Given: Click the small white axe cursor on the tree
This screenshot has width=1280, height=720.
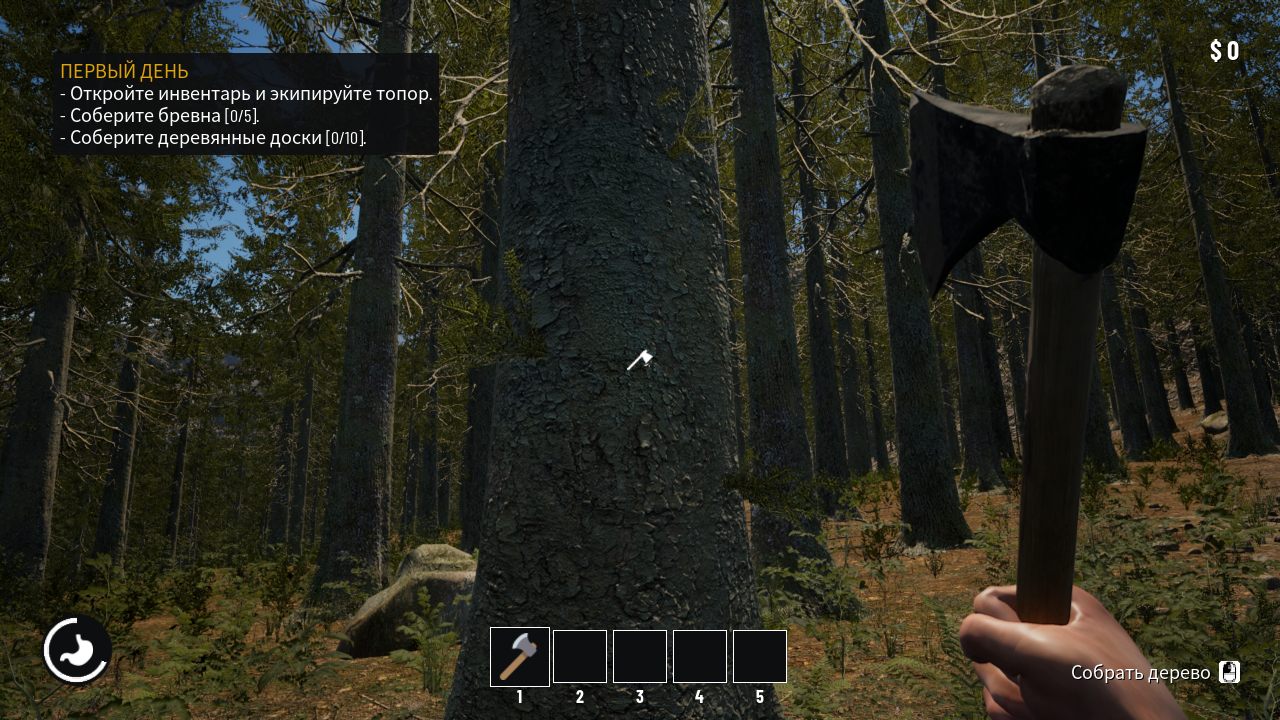Looking at the screenshot, I should (x=640, y=360).
